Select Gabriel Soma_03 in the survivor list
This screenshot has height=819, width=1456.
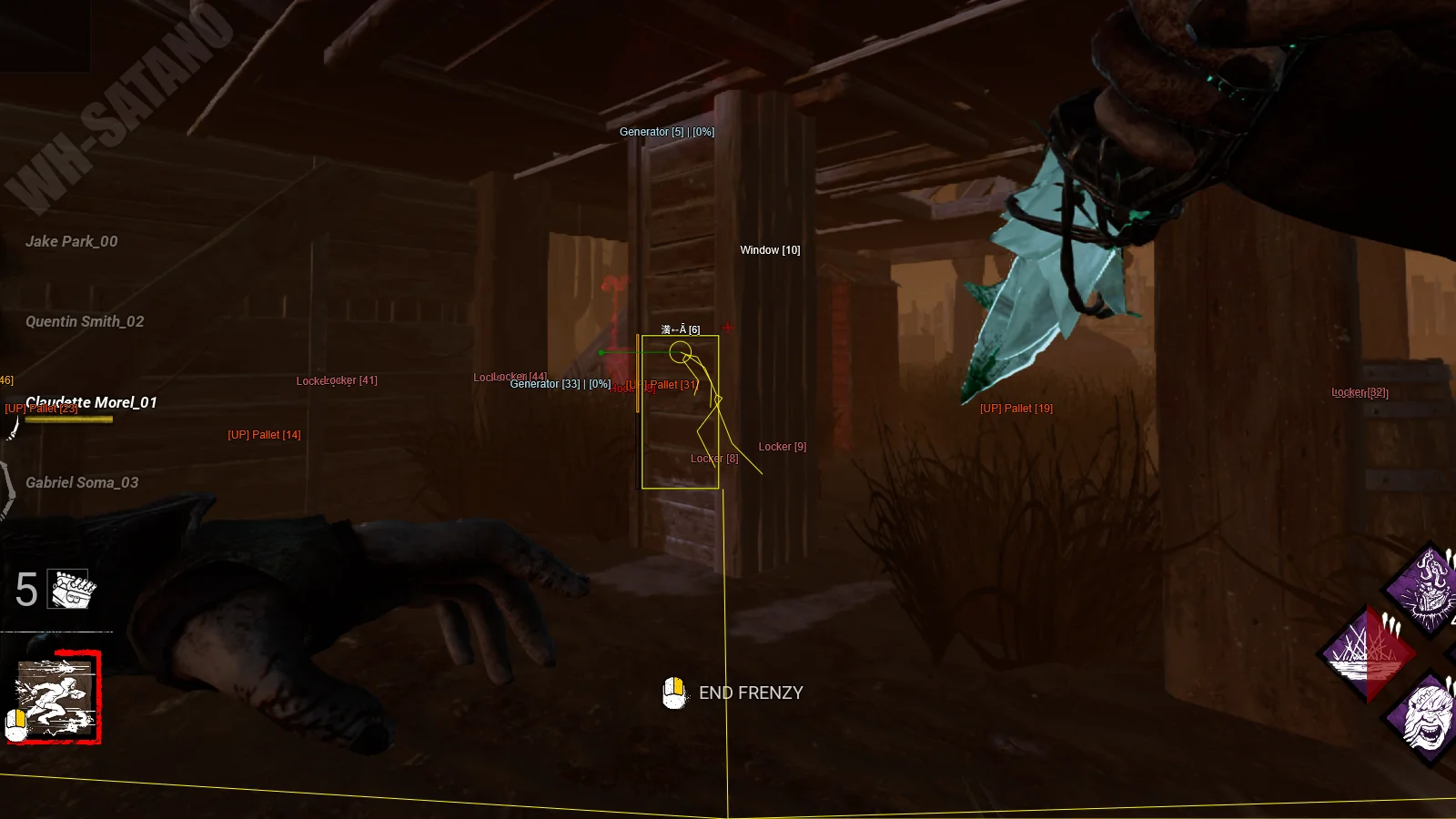click(82, 482)
